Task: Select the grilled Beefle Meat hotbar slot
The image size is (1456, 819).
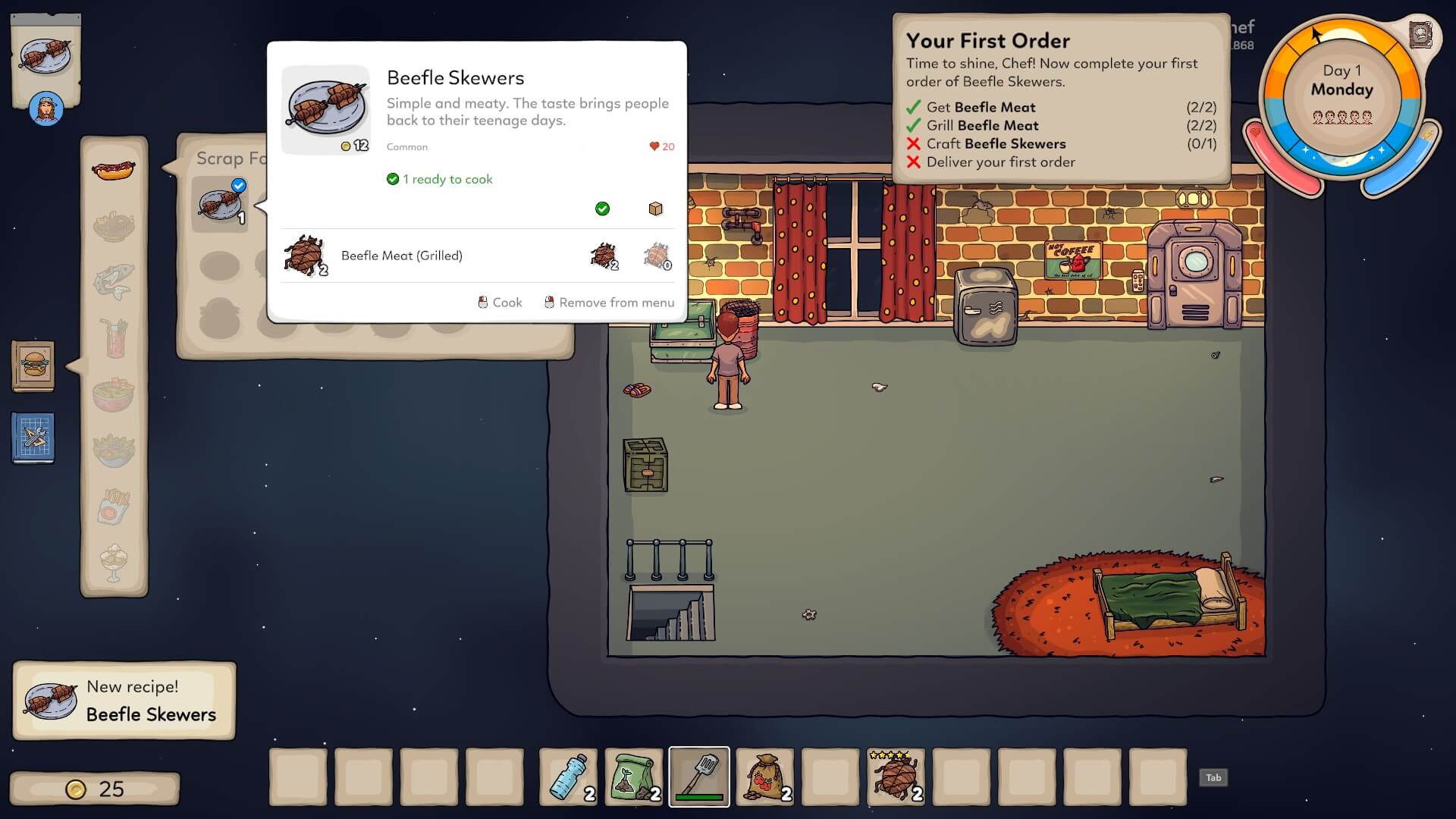Action: [896, 777]
